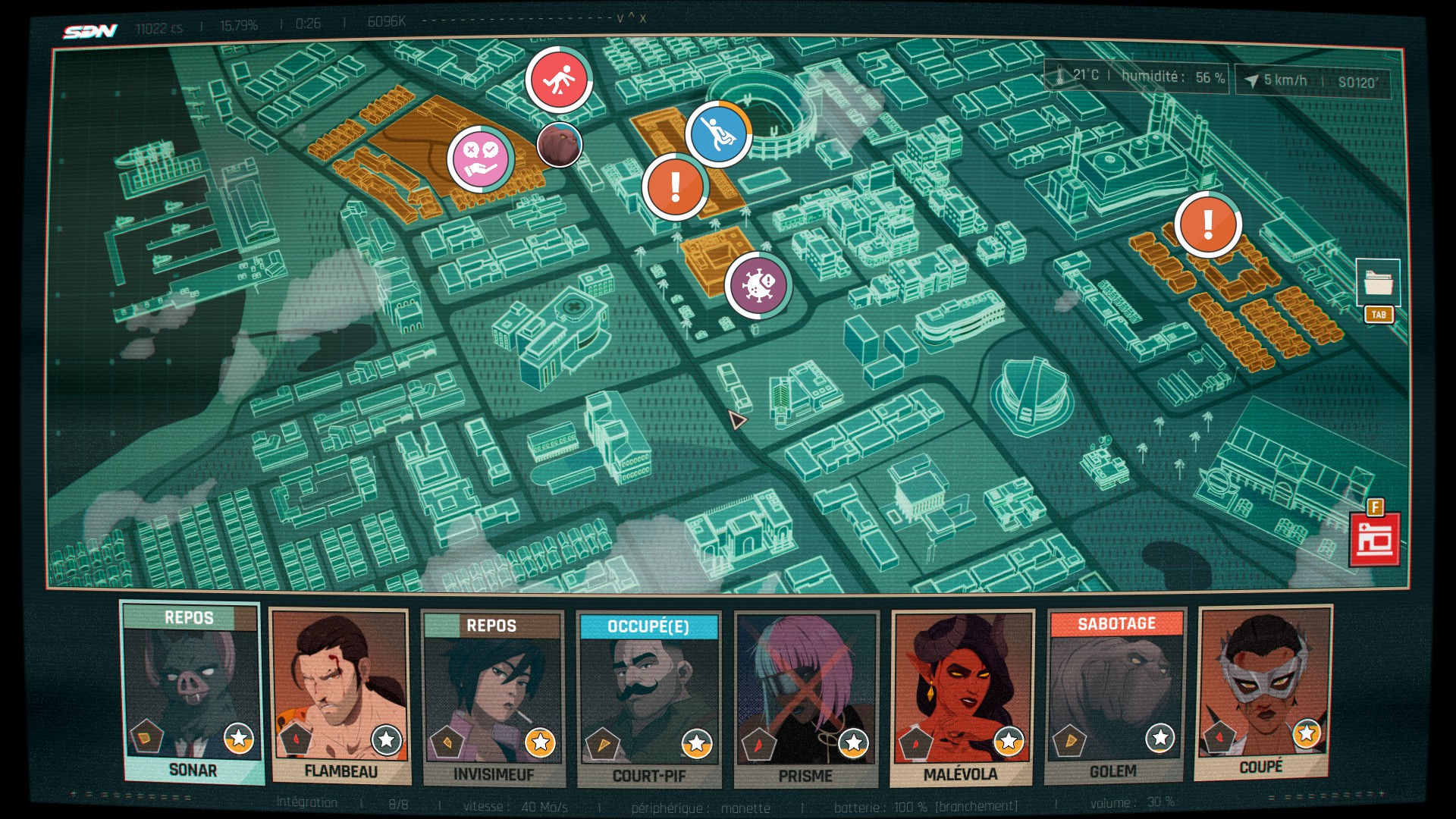Select the blue flying-hero map incident
Screen dimensions: 1456x819
(x=718, y=134)
